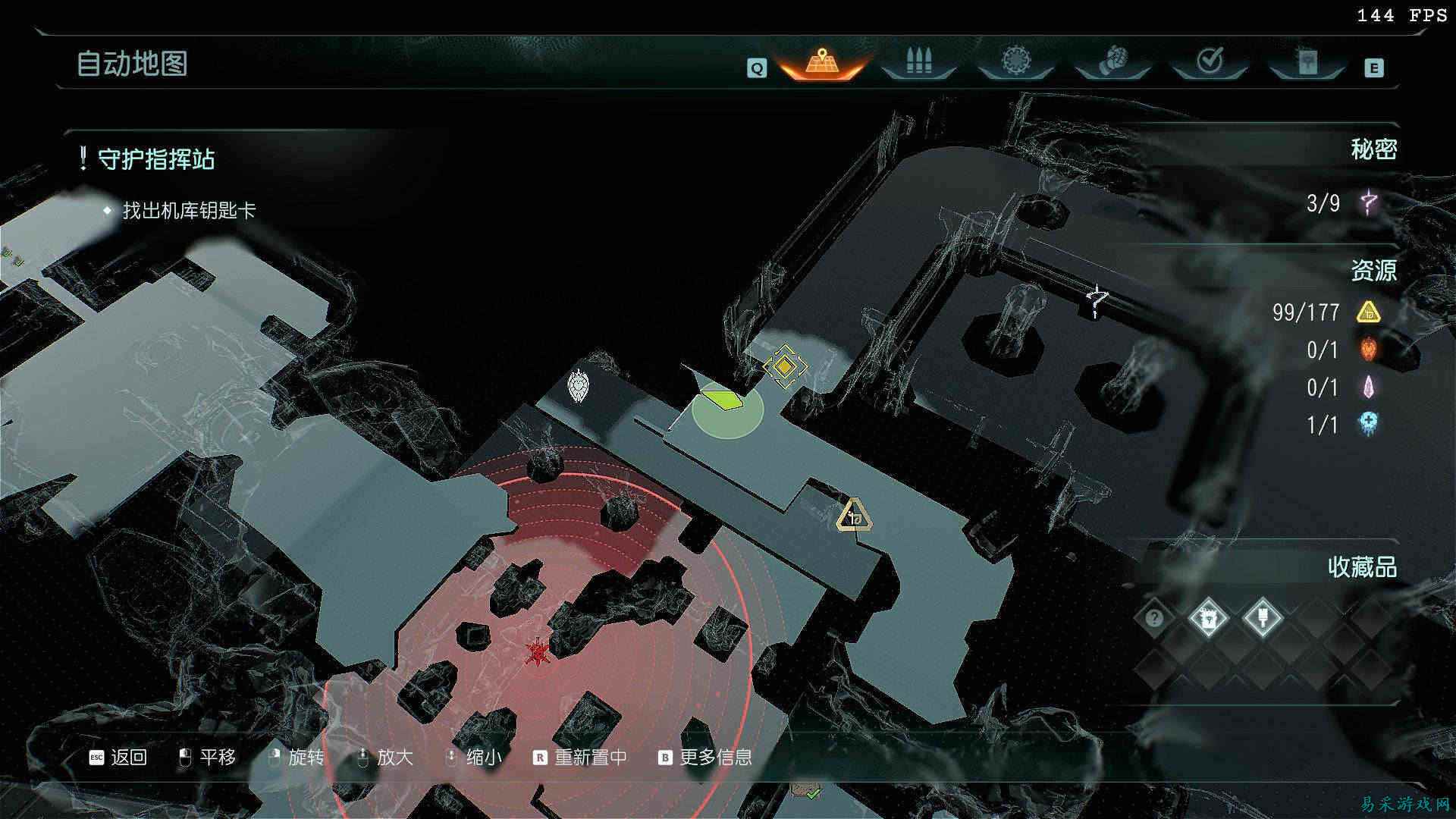
Task: Select the paintbrush-shaped collectible slot
Action: [x=1263, y=618]
